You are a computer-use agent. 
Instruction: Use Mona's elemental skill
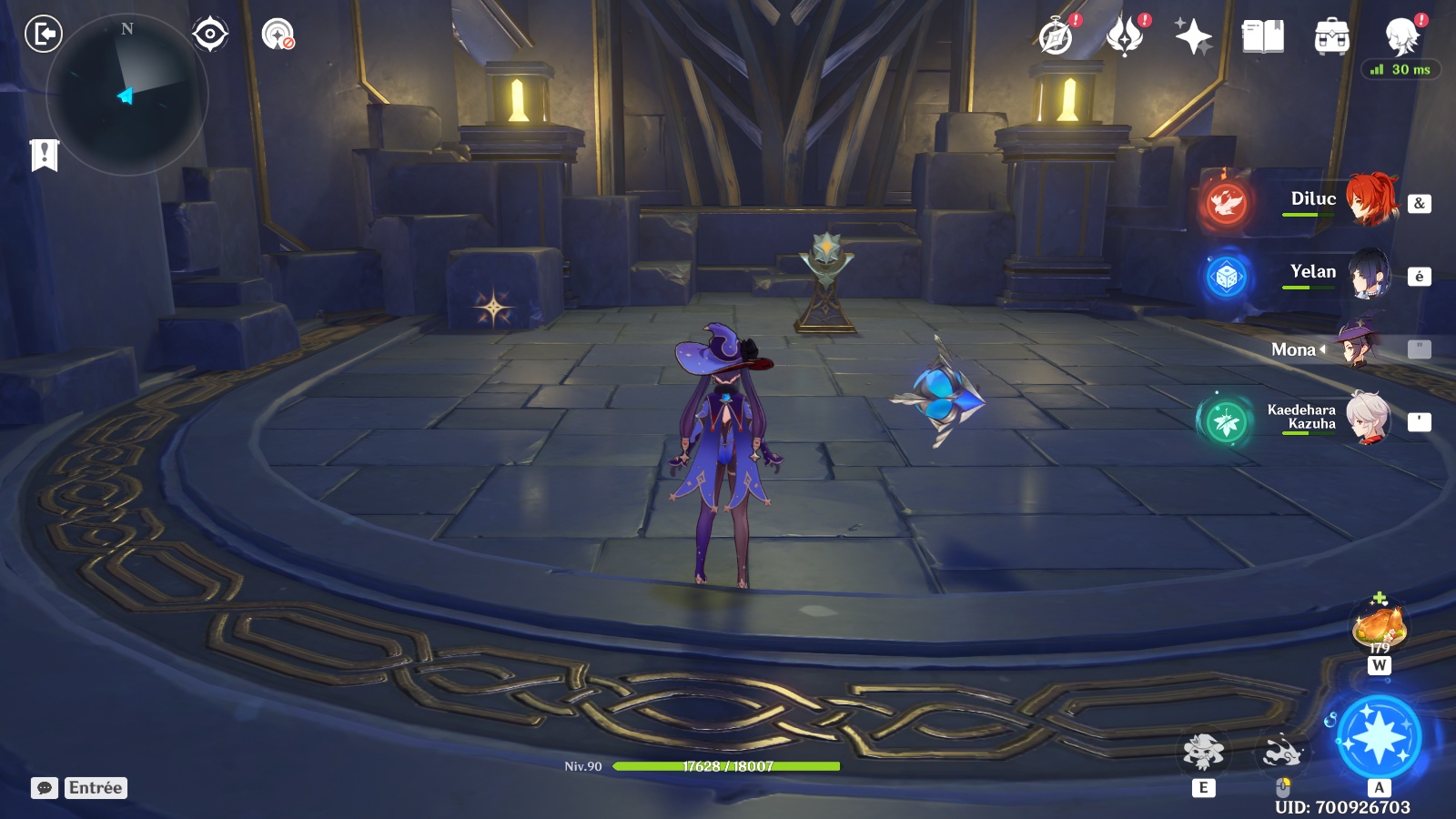1203,753
